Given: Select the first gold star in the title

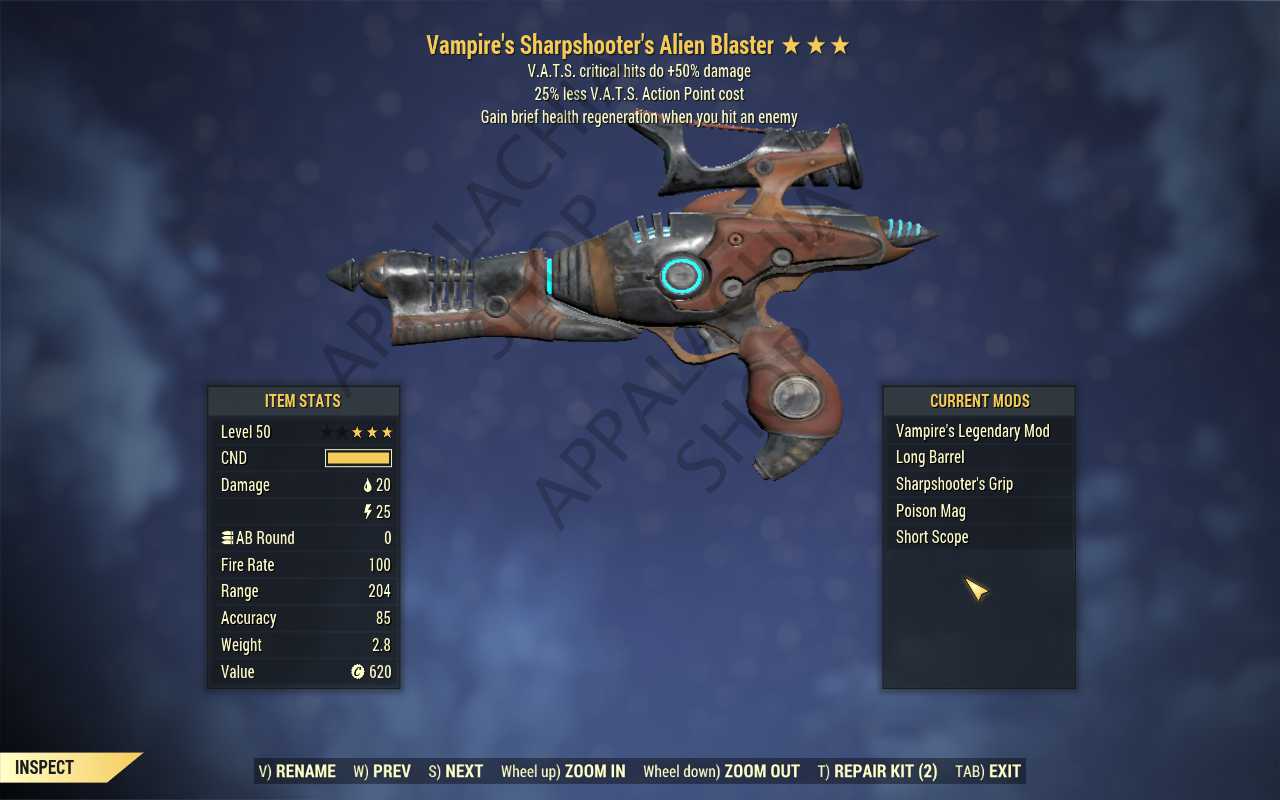Looking at the screenshot, I should pyautogui.click(x=792, y=45).
